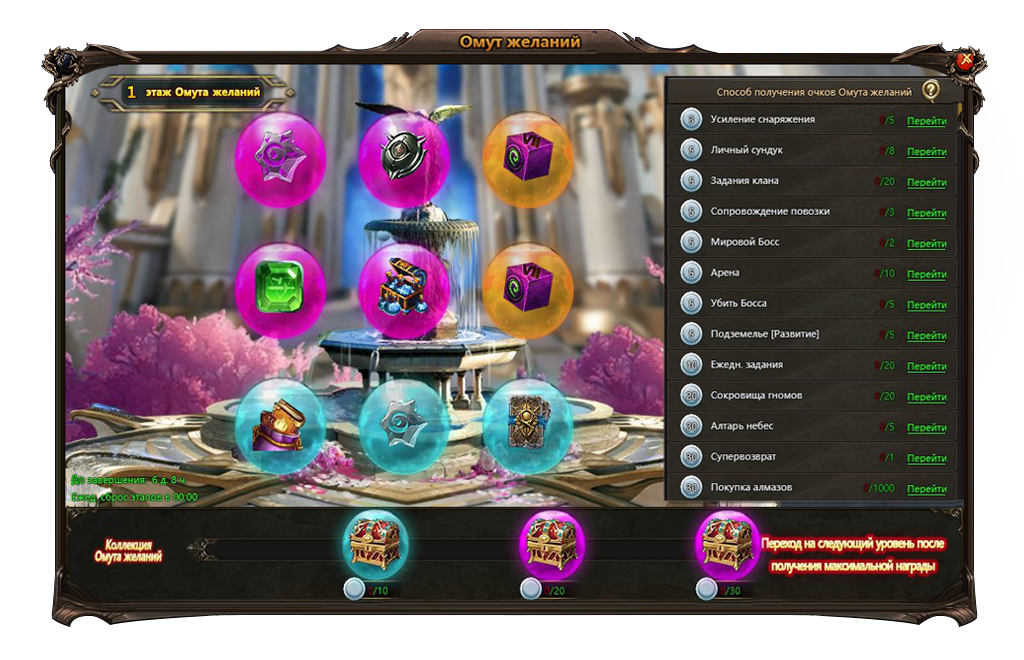The width and height of the screenshot is (1024, 660).
Task: Open Сопровождение повозки with Перейти
Action: coord(926,213)
